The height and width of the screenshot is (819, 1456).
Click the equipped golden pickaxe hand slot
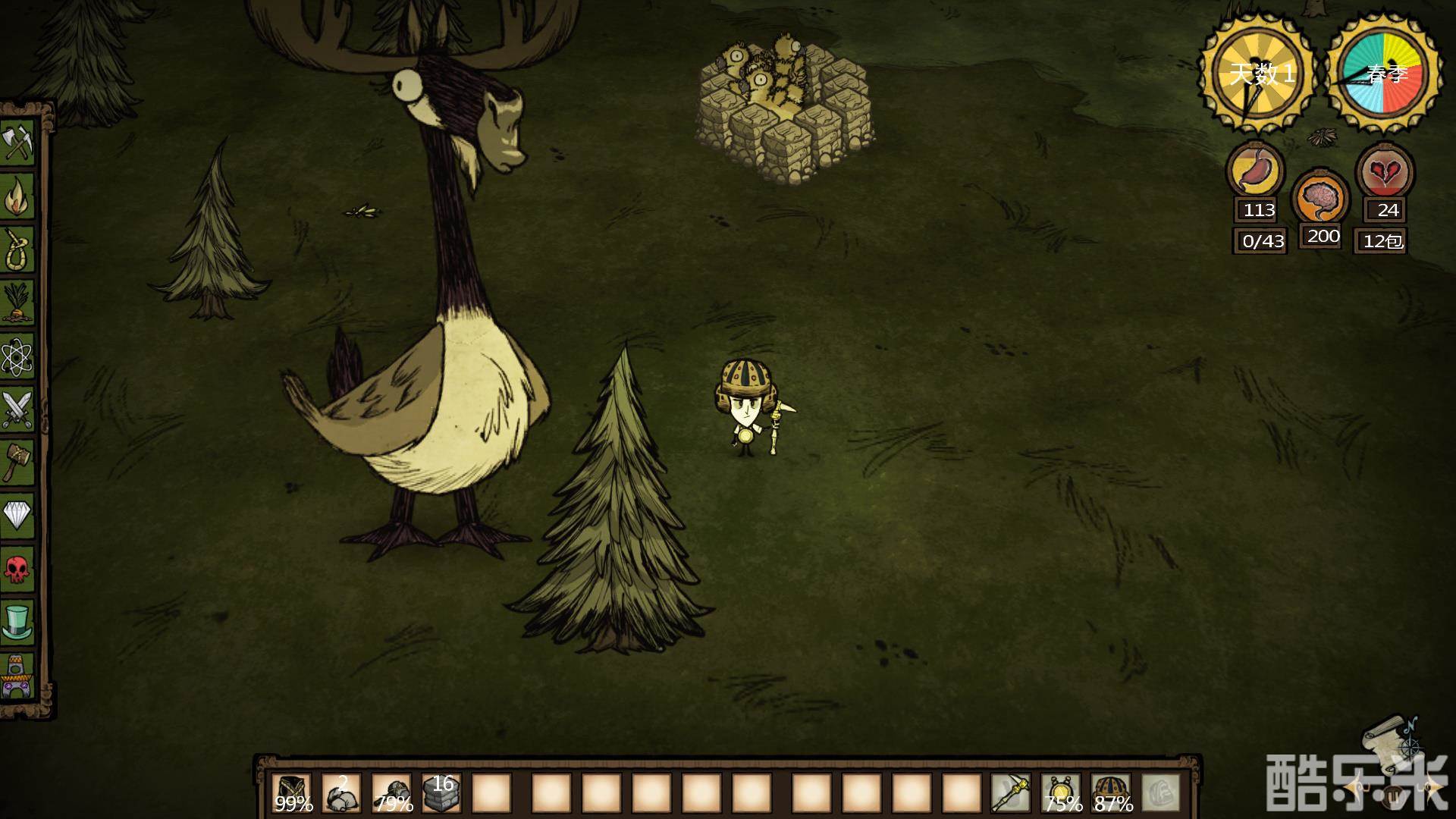1011,793
